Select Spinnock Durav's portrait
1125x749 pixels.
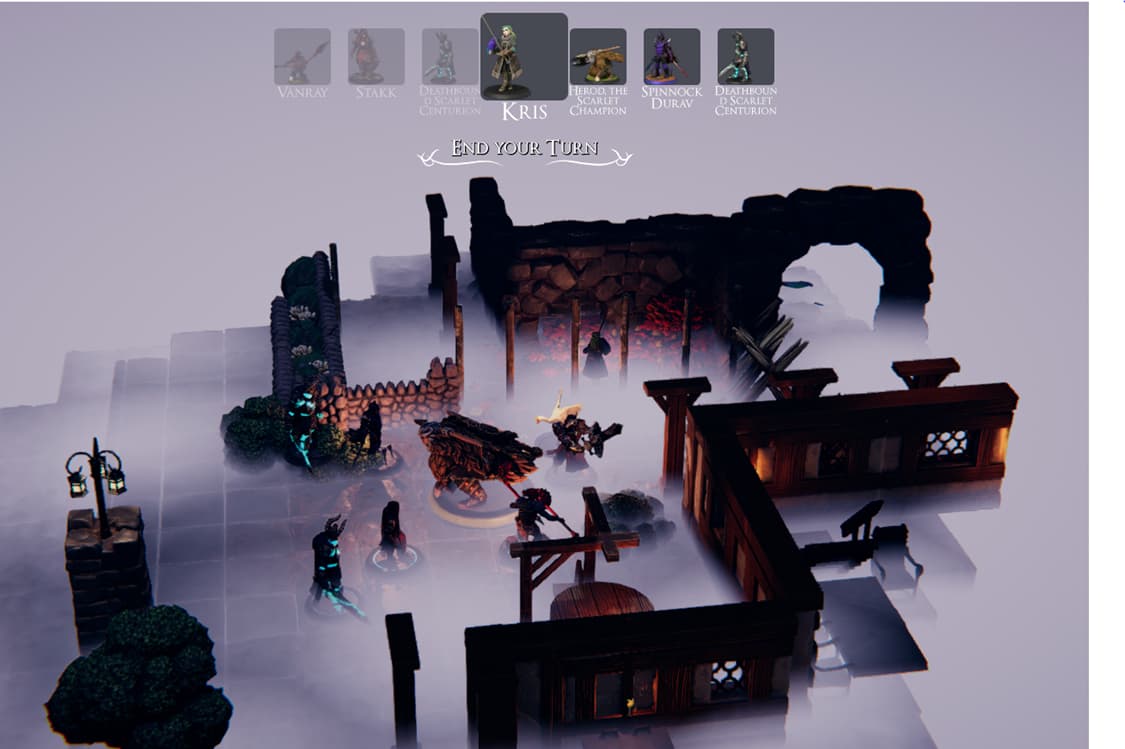click(672, 57)
